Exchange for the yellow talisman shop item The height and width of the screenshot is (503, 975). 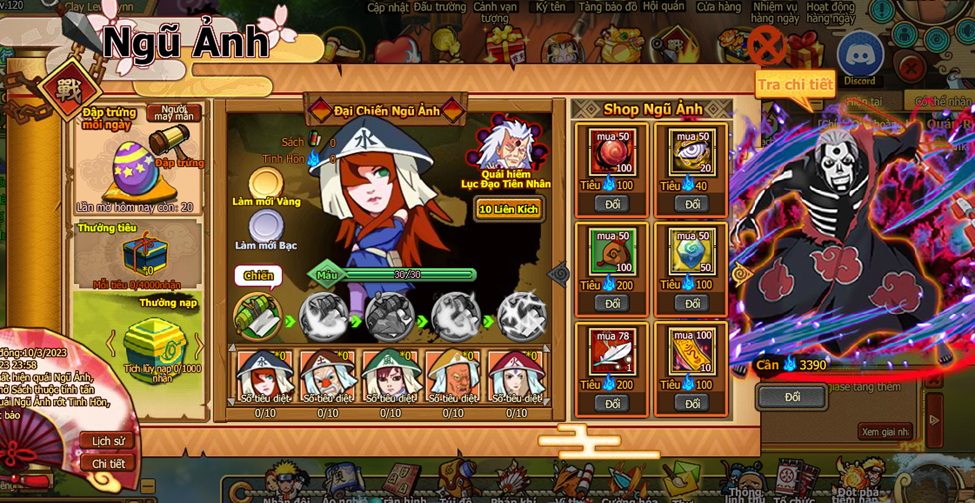pos(692,403)
